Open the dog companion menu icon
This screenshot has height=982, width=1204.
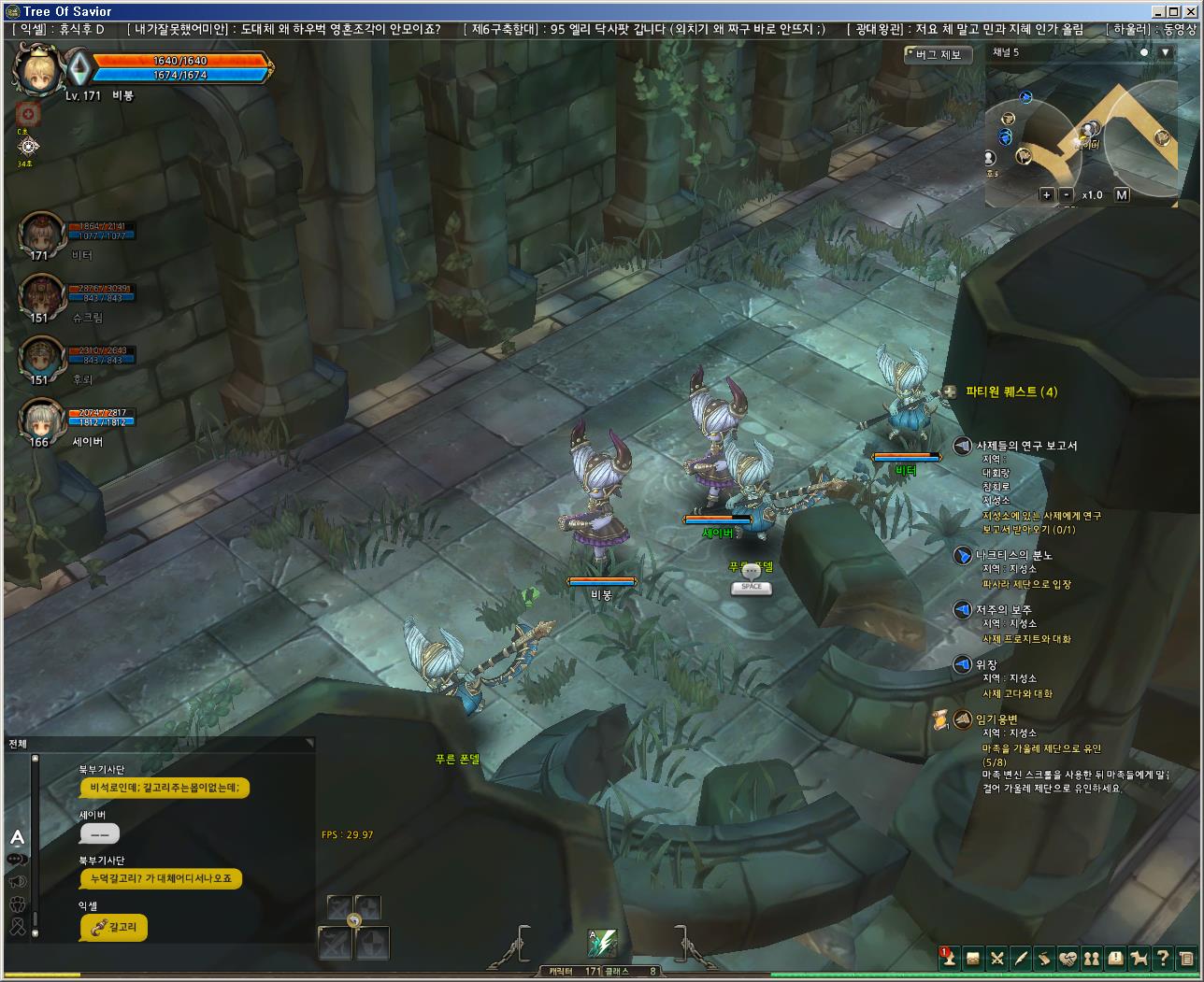click(1139, 959)
